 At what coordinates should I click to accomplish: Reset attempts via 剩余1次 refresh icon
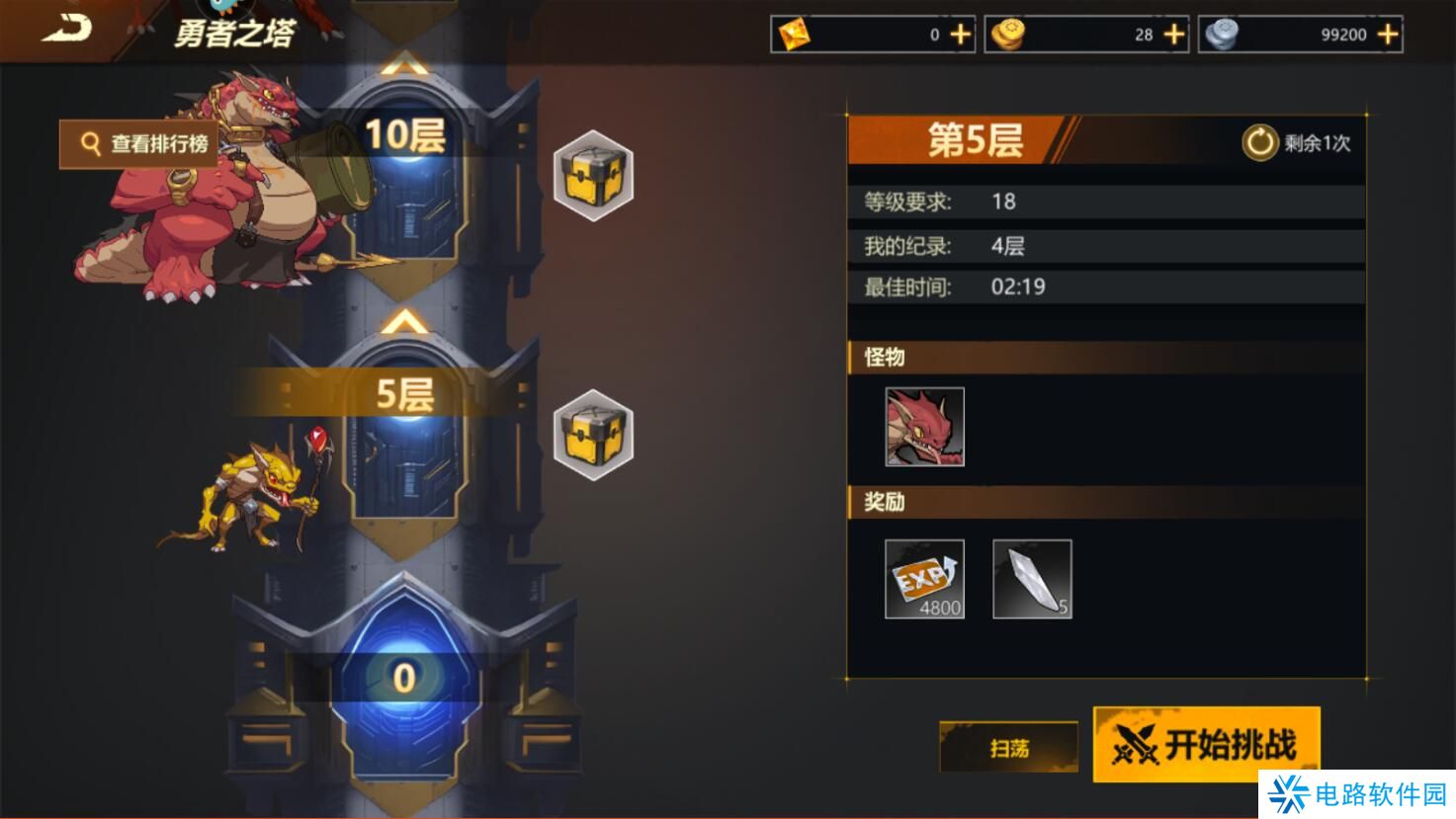point(1260,143)
